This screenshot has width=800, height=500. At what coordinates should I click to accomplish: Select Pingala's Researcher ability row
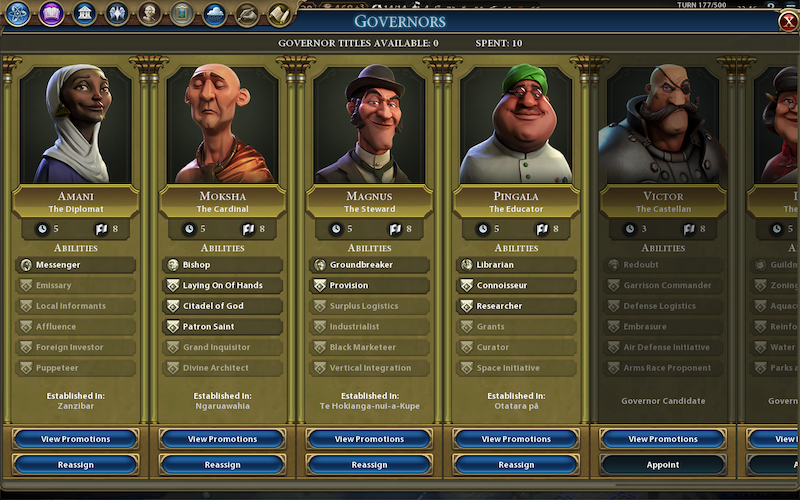tap(516, 306)
